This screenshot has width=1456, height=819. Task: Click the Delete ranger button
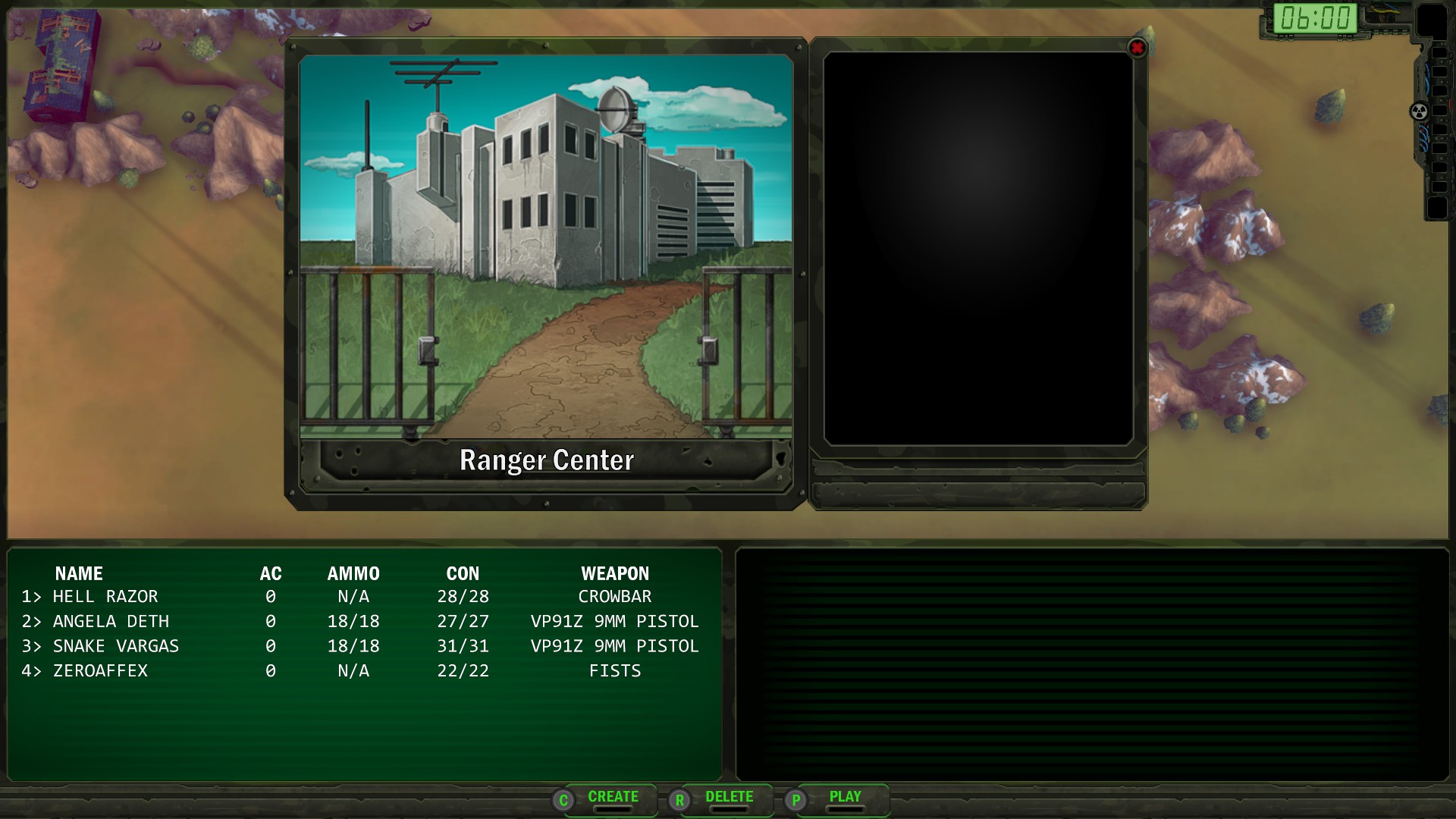click(728, 798)
